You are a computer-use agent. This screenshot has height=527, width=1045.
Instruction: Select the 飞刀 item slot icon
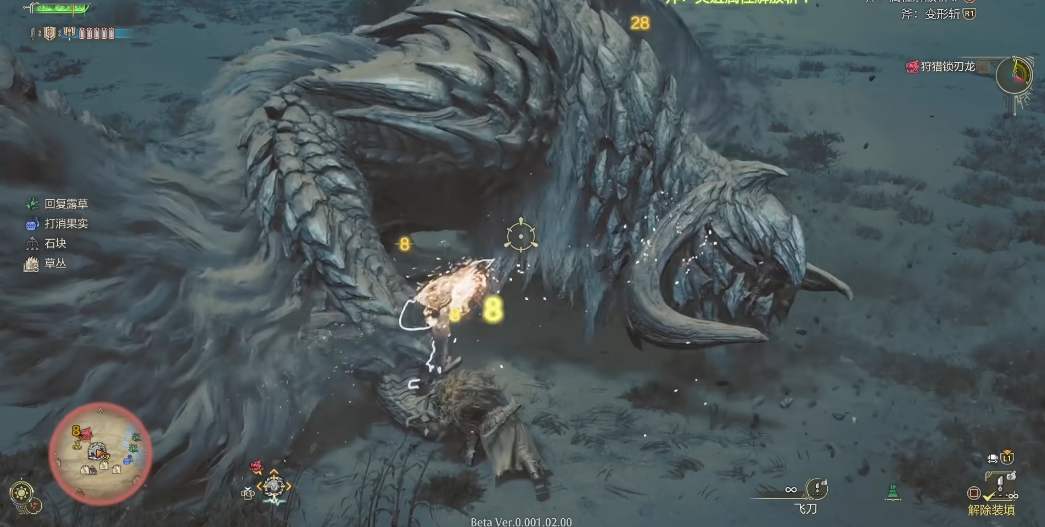point(817,488)
